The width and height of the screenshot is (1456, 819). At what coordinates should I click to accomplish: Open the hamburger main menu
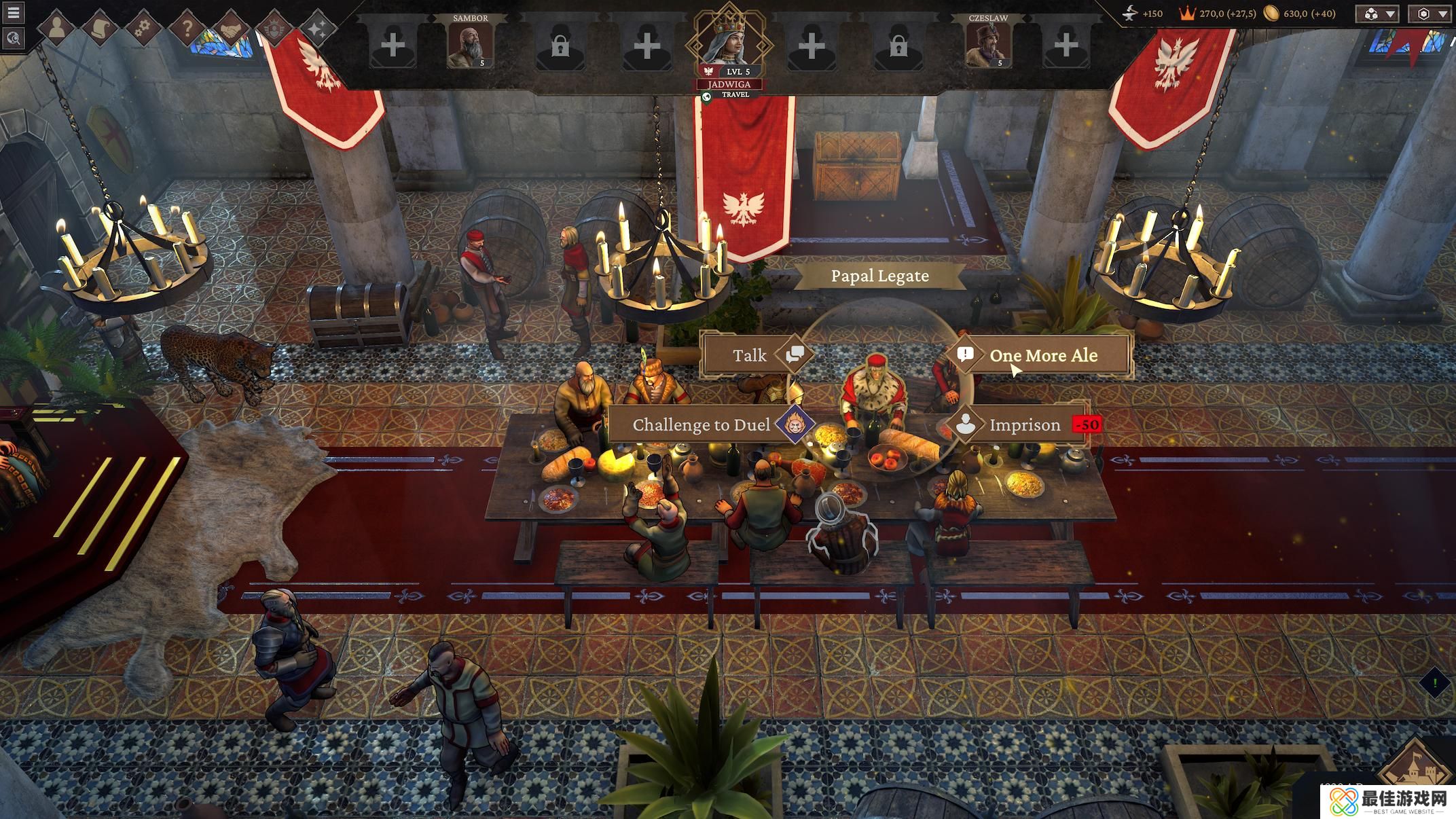[13, 13]
